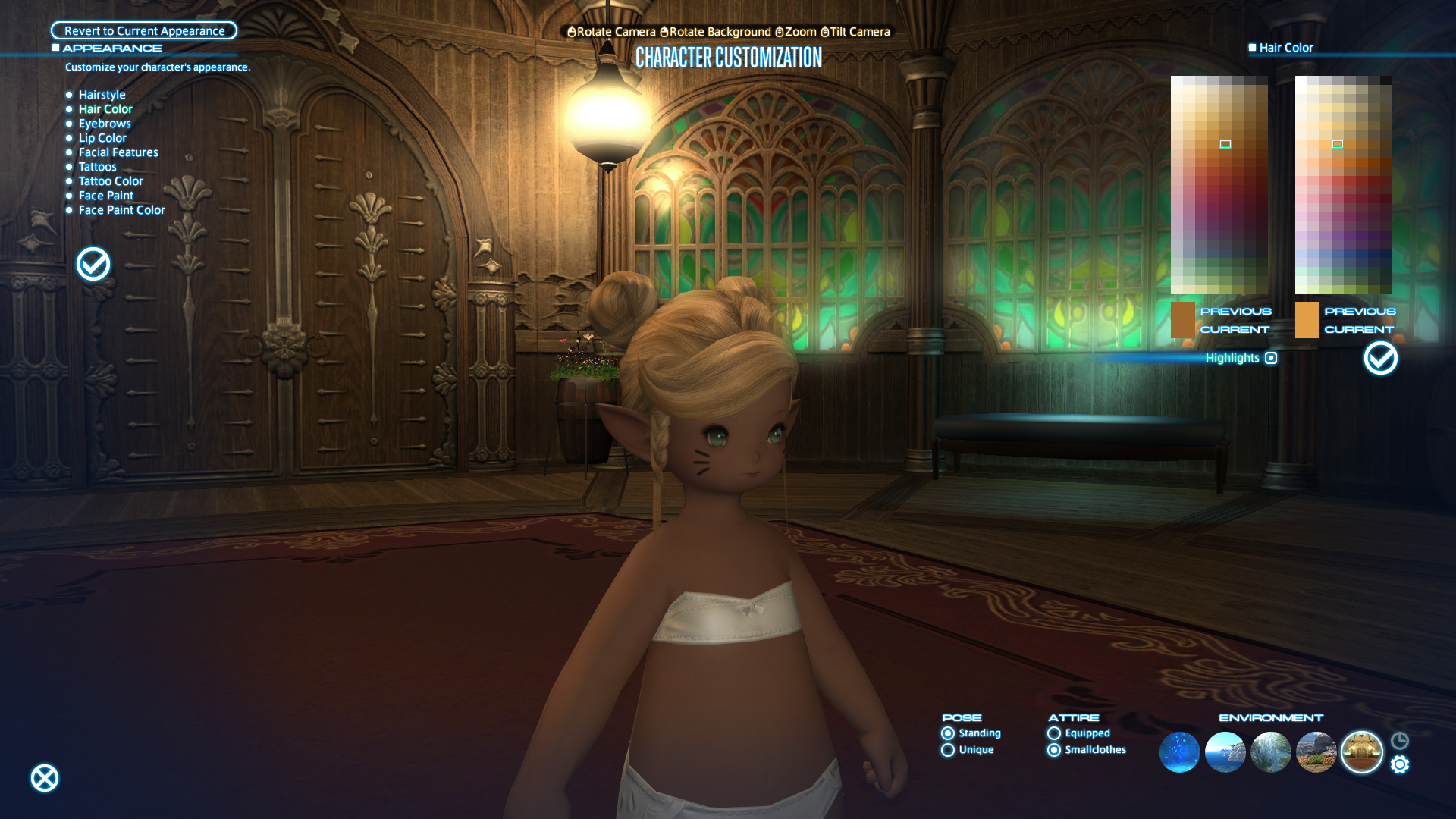This screenshot has width=1456, height=819.
Task: Choose the Eyebrows option
Action: [x=105, y=124]
